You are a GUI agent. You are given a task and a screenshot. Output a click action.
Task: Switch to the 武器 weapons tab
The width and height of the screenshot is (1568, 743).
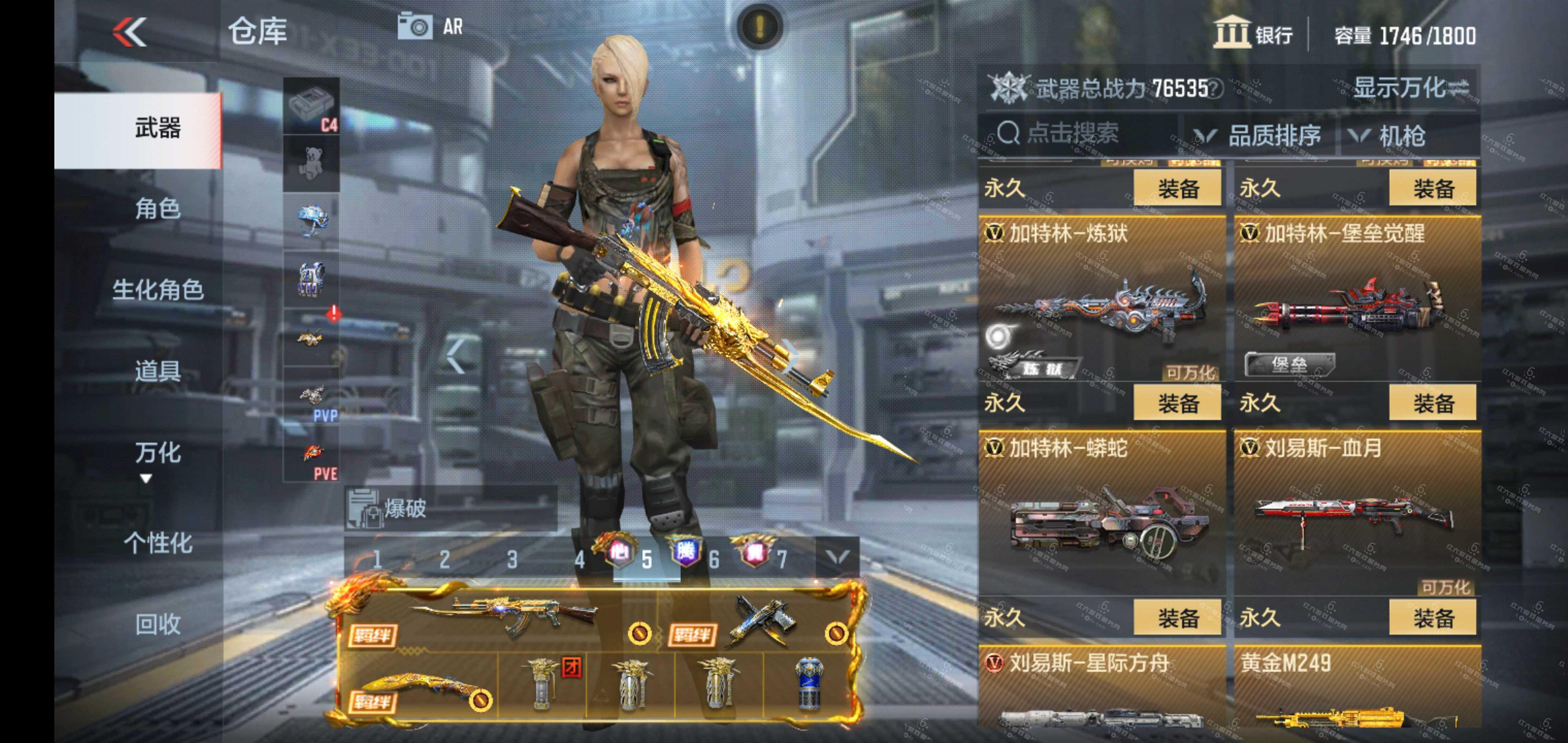coord(157,129)
